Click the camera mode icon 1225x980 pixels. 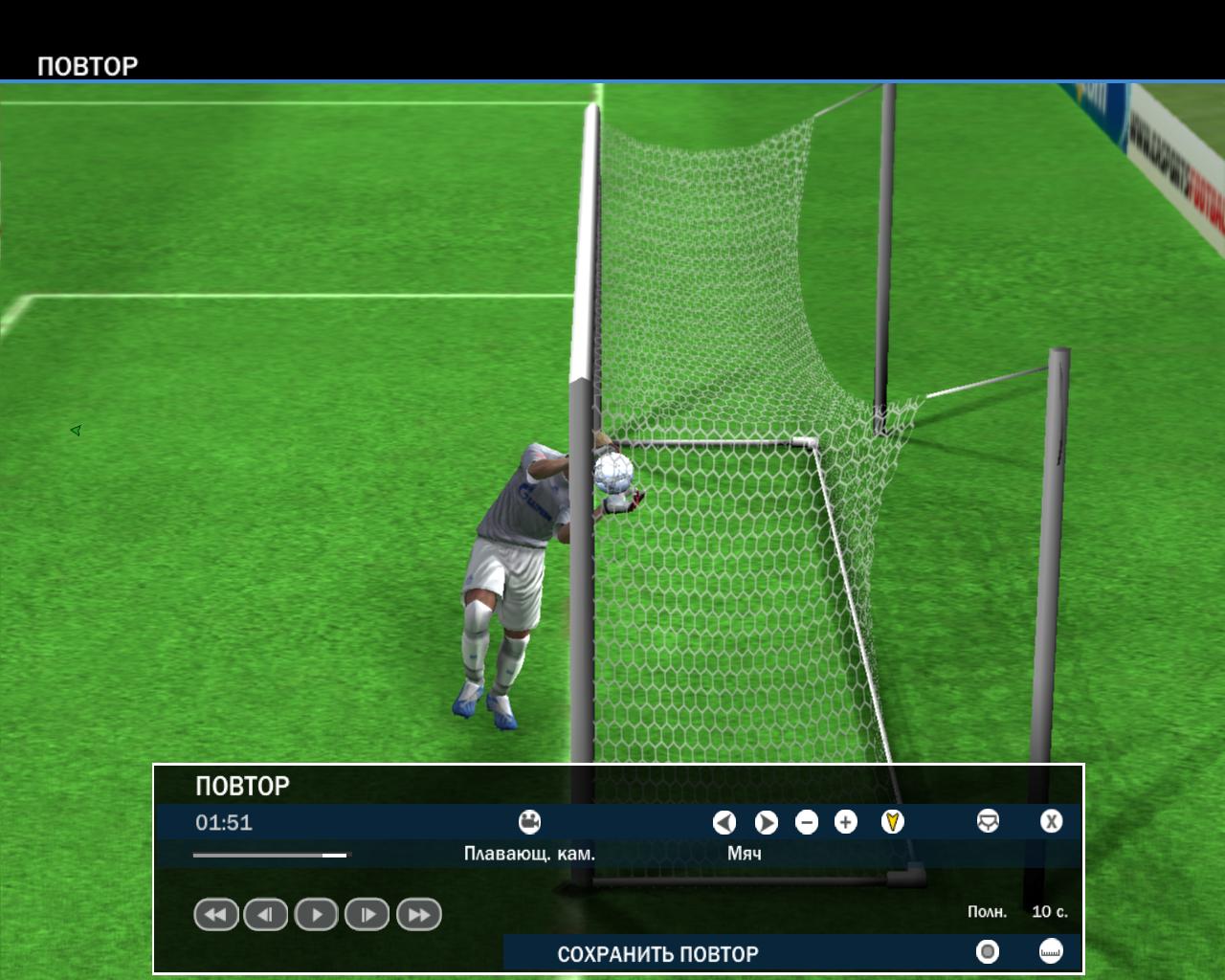pyautogui.click(x=529, y=822)
